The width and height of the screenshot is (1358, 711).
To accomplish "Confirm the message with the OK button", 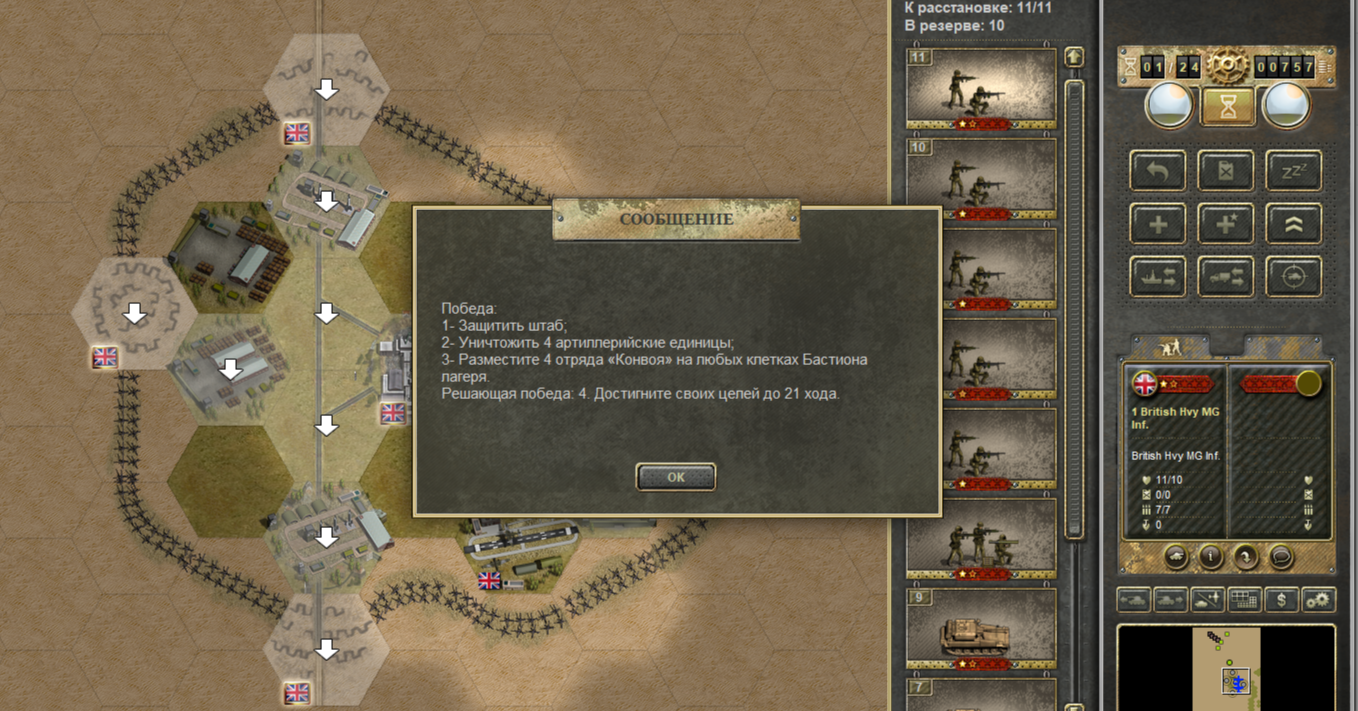I will [x=676, y=477].
